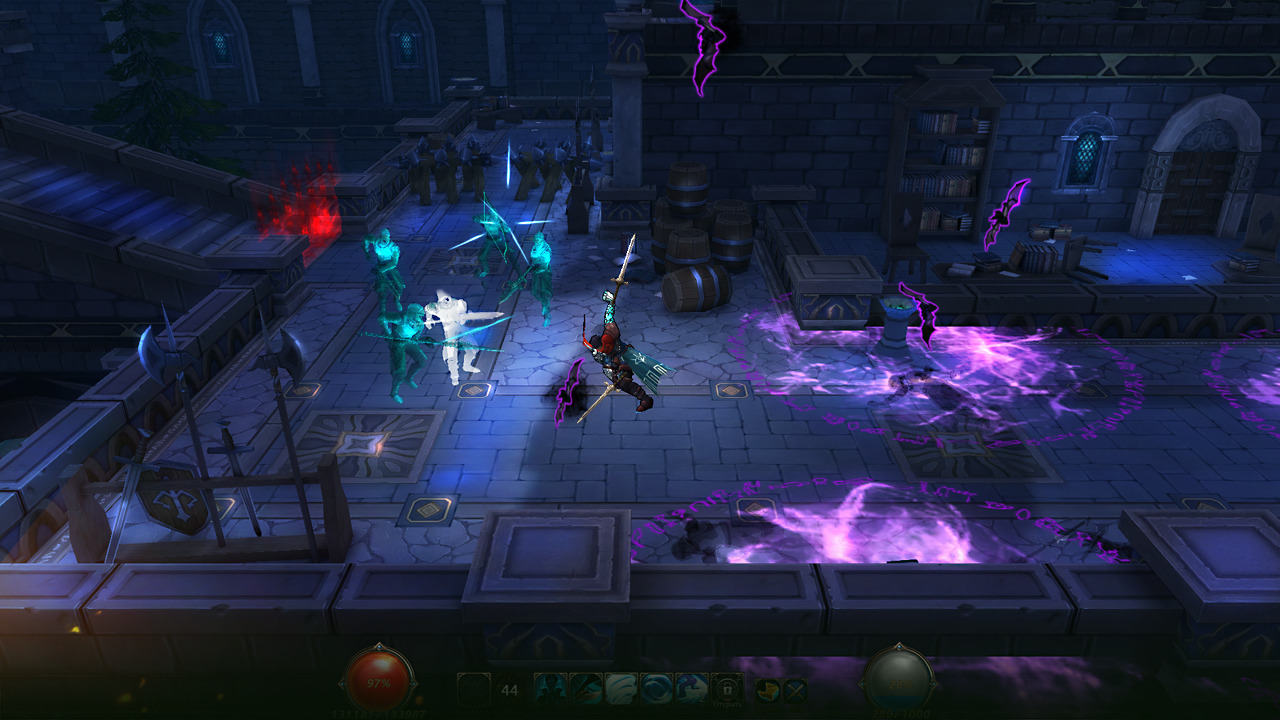
Task: Use the blade slash skill
Action: tap(586, 688)
